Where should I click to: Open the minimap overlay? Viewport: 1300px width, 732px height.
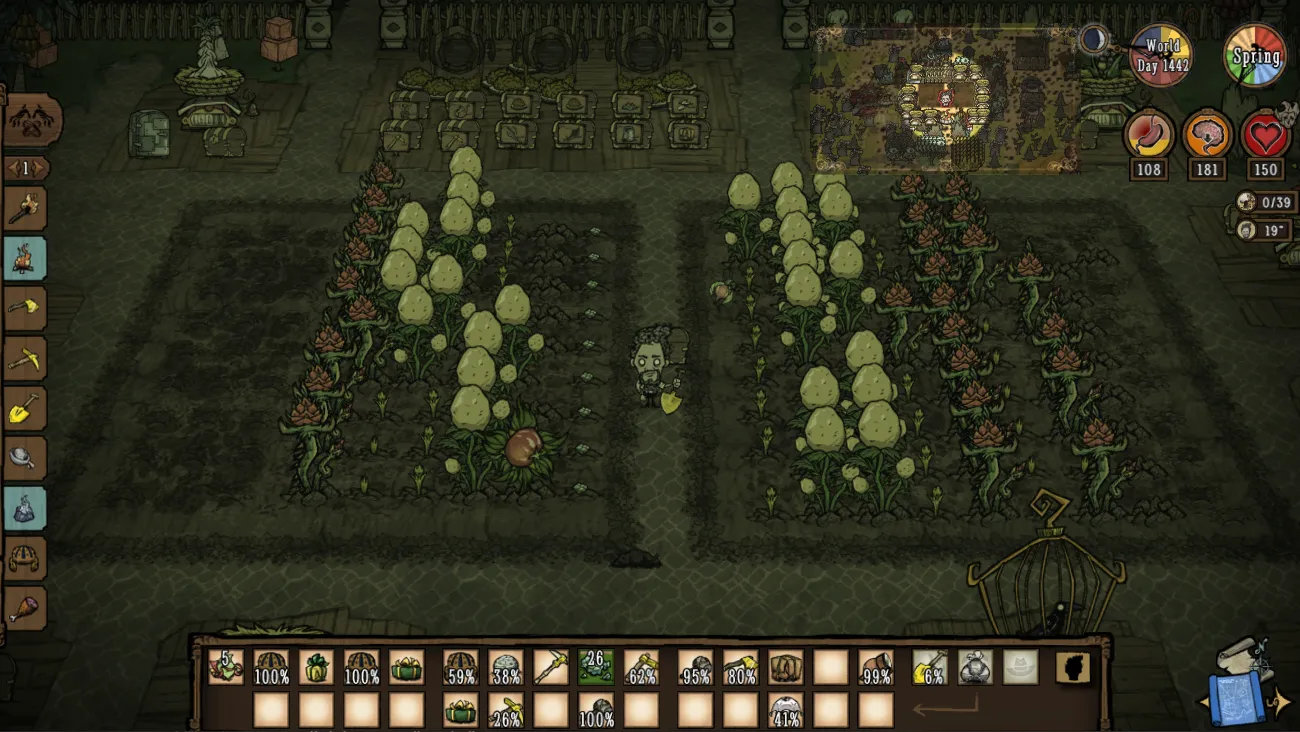(x=945, y=100)
